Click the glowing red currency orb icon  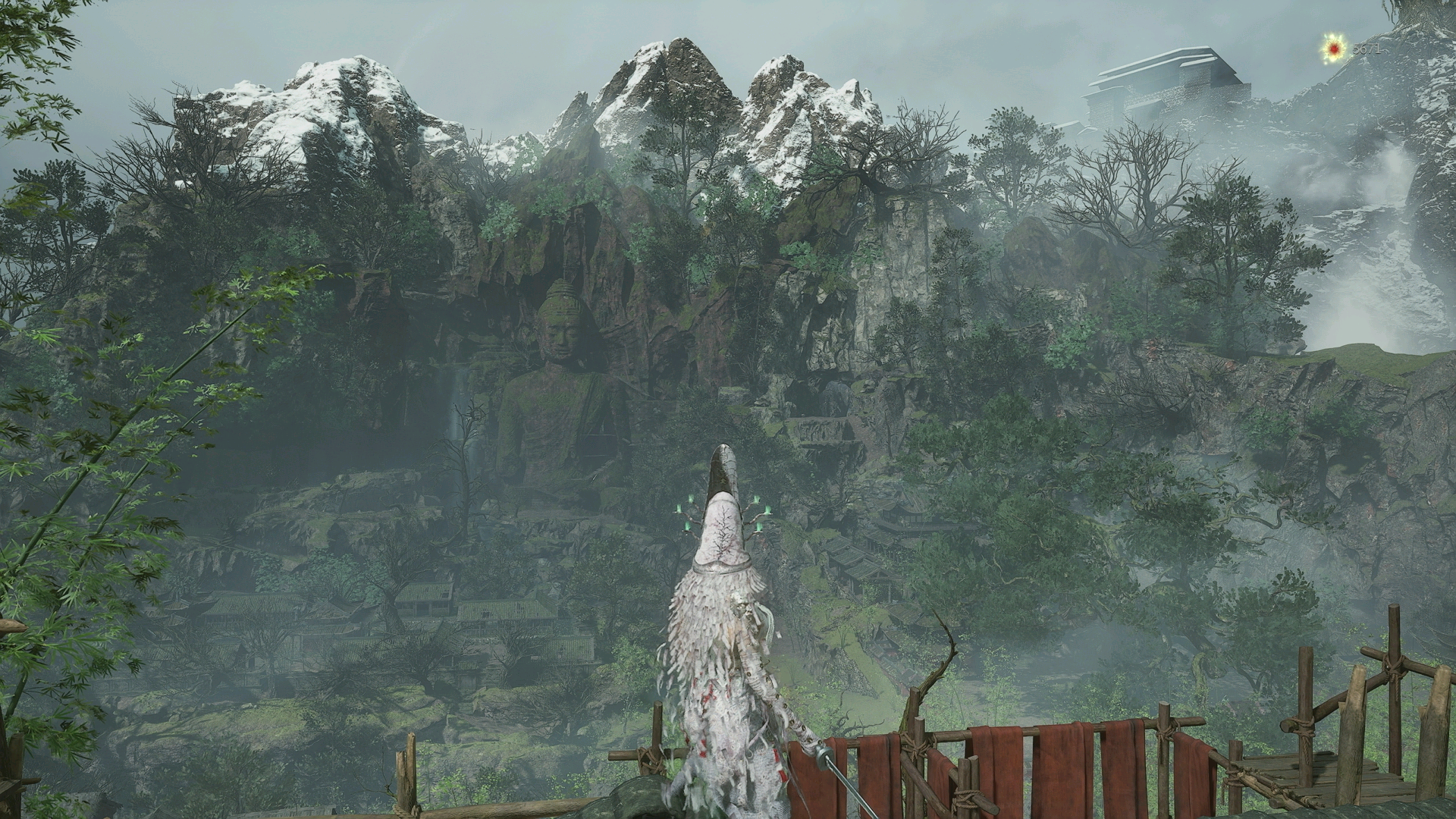pyautogui.click(x=1334, y=50)
